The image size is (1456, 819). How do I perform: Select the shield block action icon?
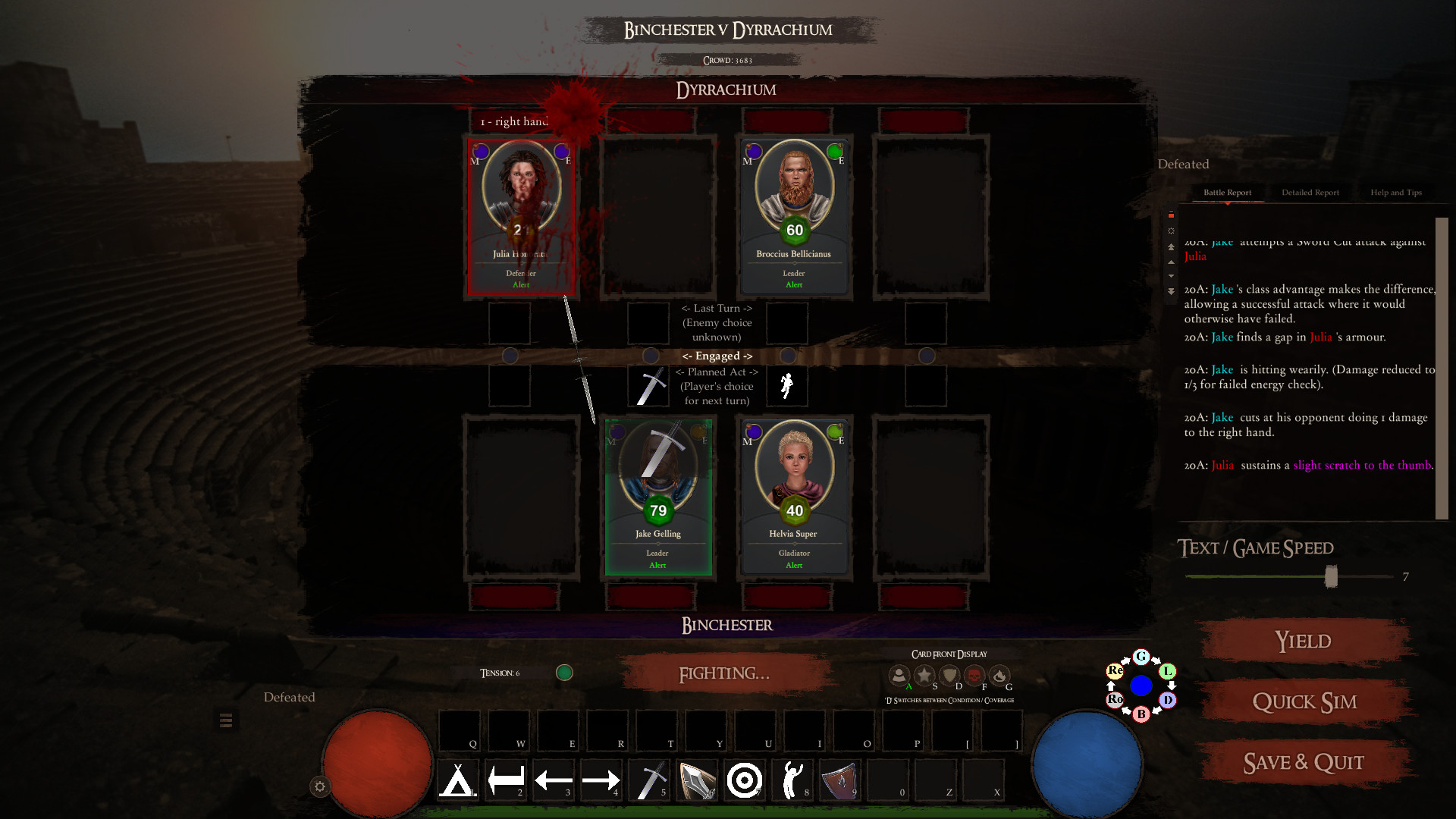(x=839, y=780)
